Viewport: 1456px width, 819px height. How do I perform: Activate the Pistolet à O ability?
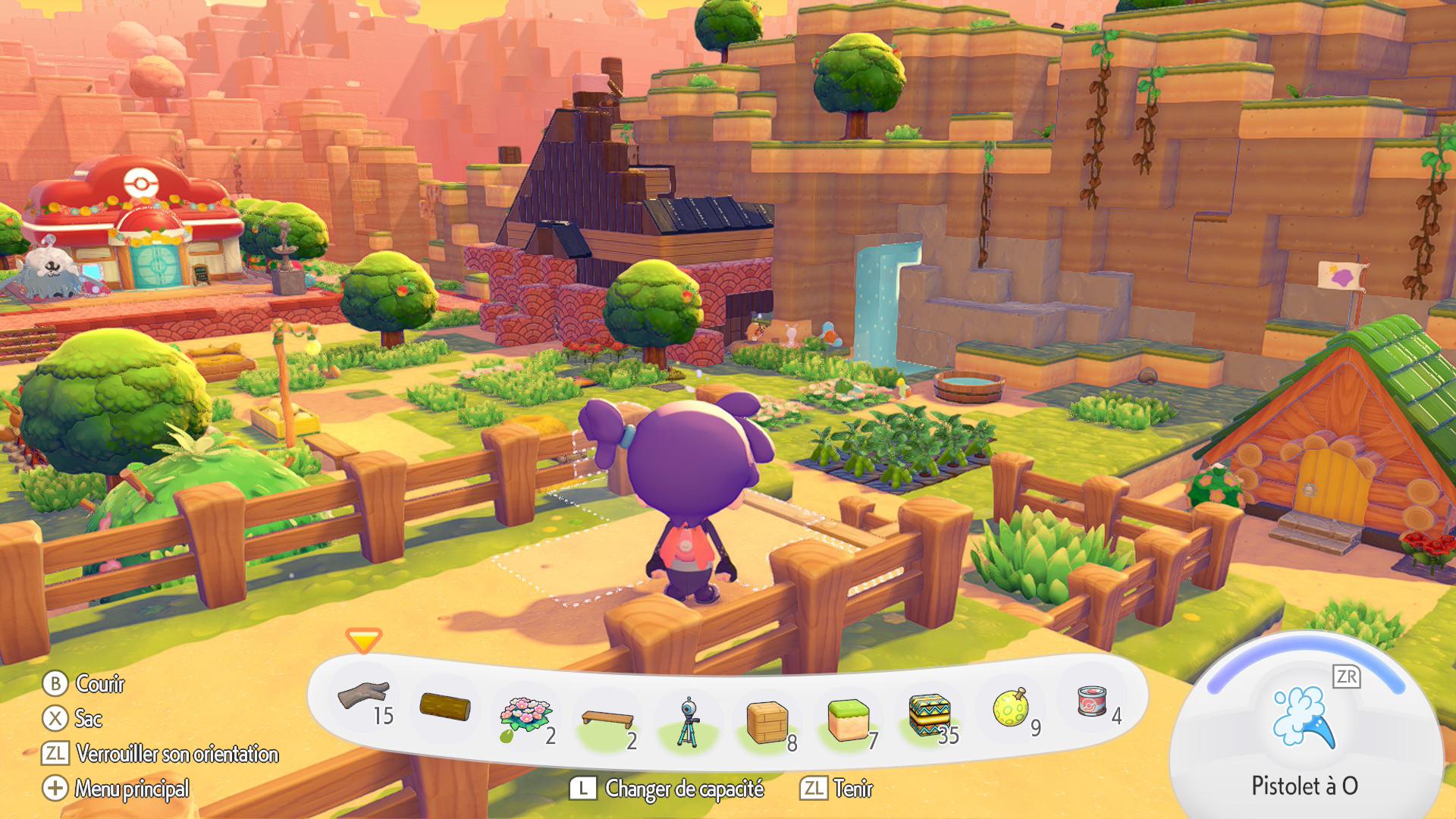coord(1303,720)
